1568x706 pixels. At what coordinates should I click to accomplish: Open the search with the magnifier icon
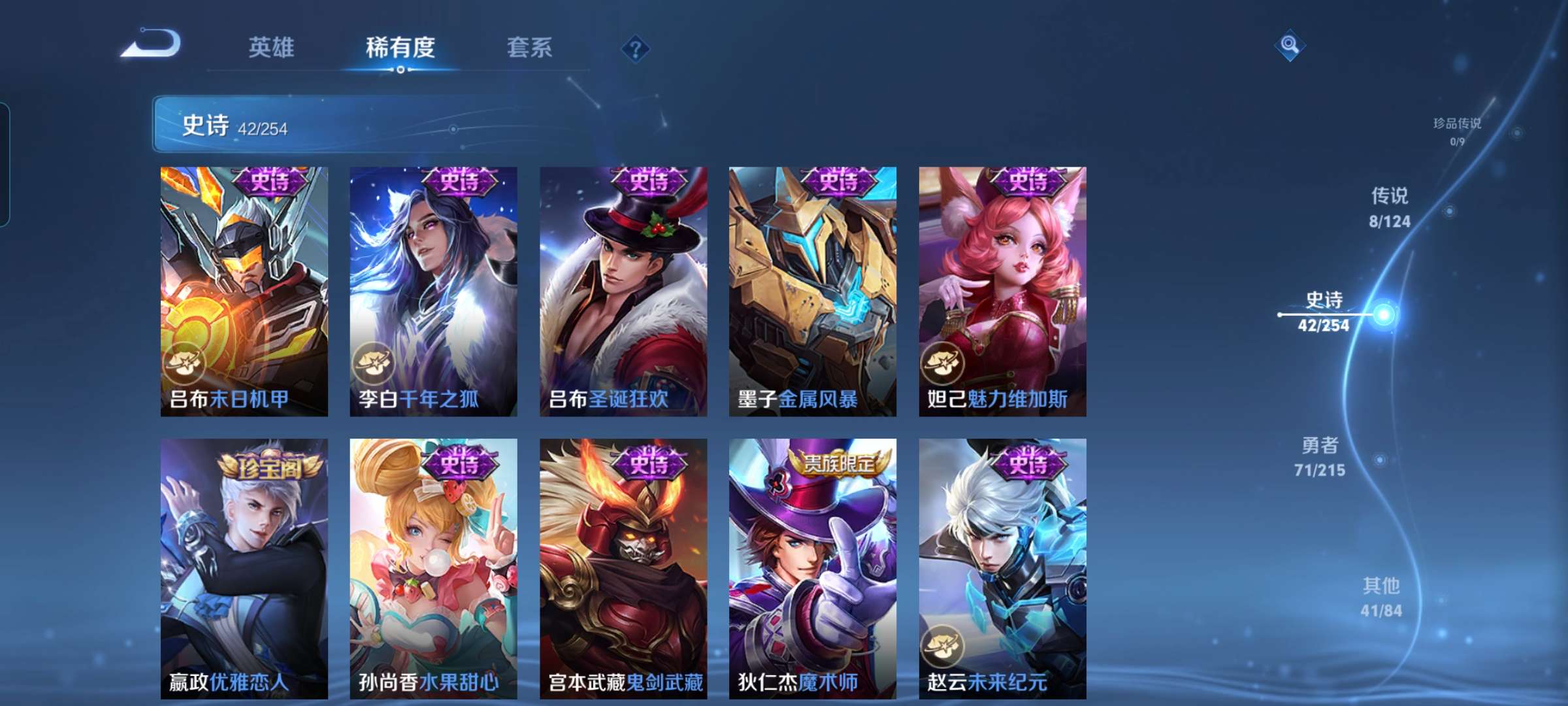click(1289, 46)
